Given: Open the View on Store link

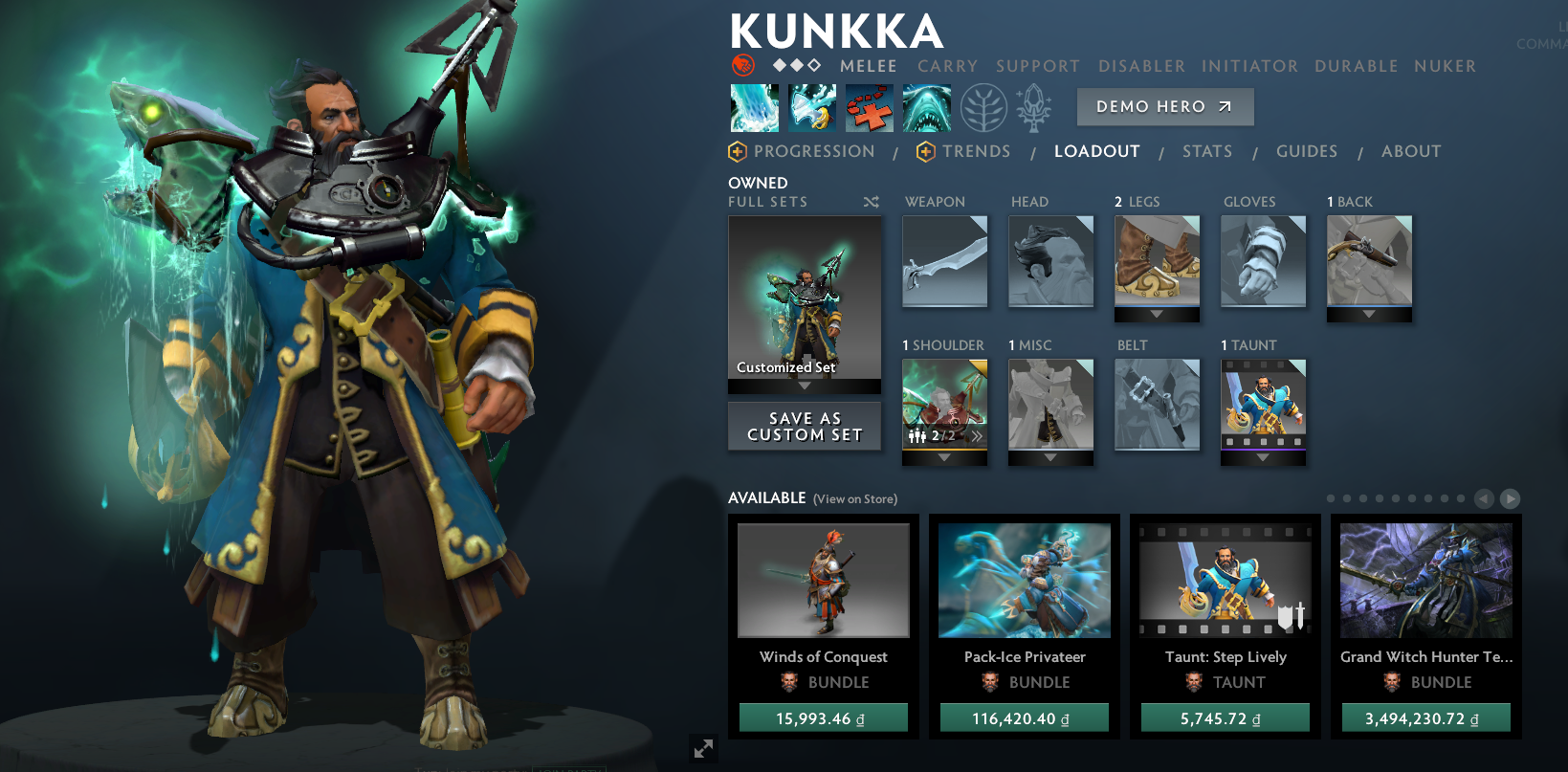Looking at the screenshot, I should [854, 498].
